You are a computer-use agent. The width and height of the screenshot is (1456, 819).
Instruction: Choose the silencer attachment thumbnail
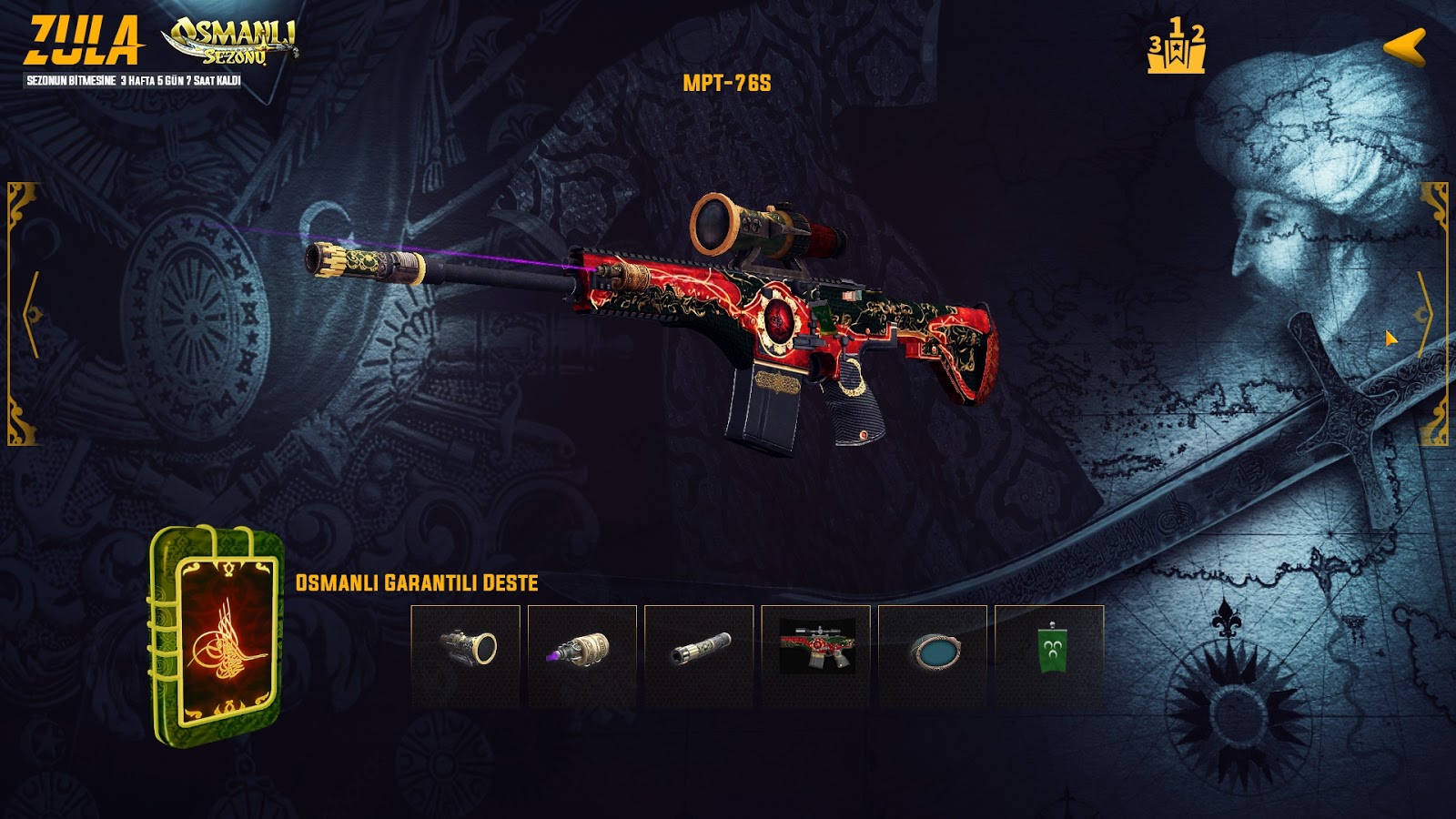(699, 655)
